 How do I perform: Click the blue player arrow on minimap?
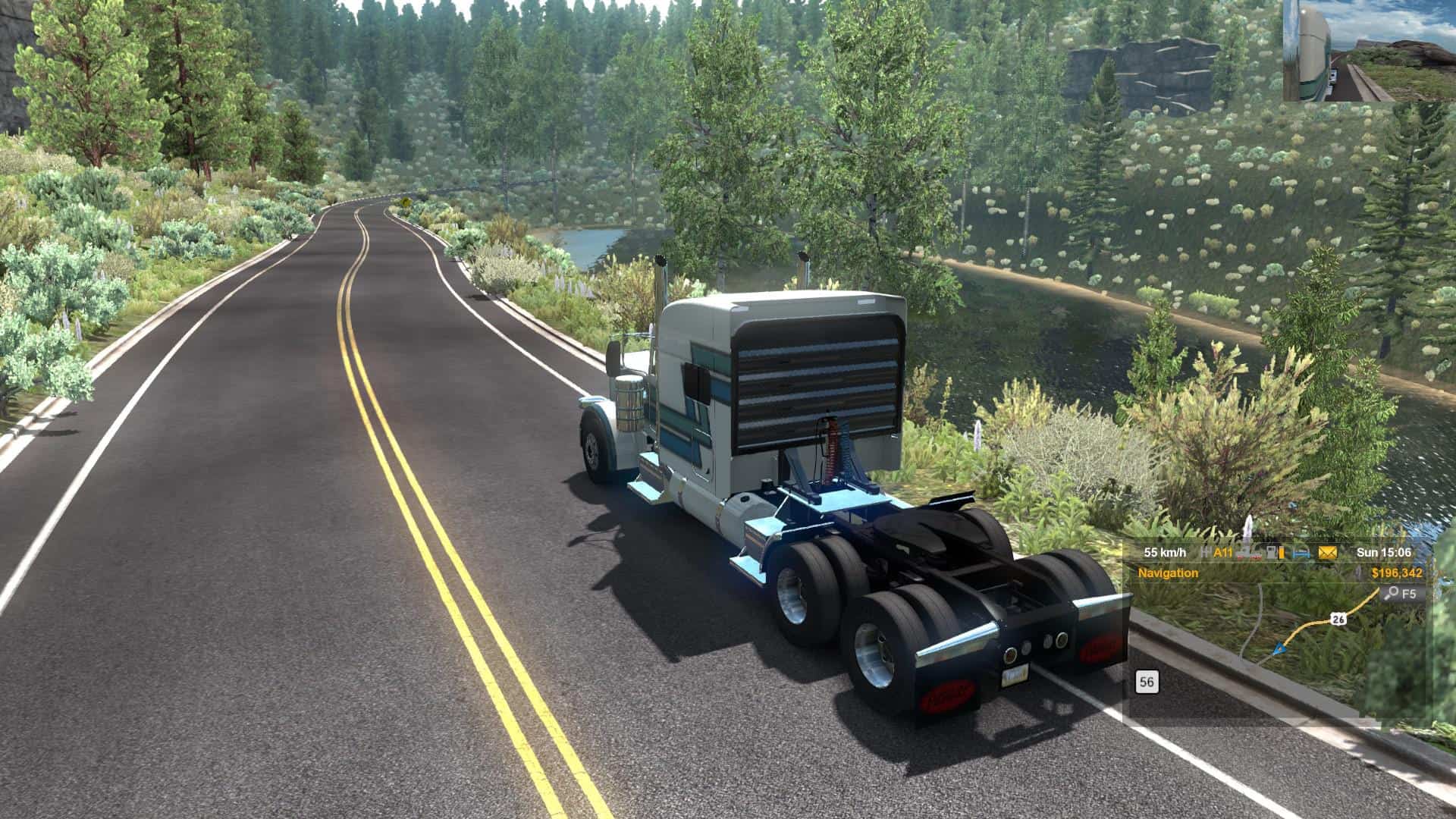click(1280, 648)
